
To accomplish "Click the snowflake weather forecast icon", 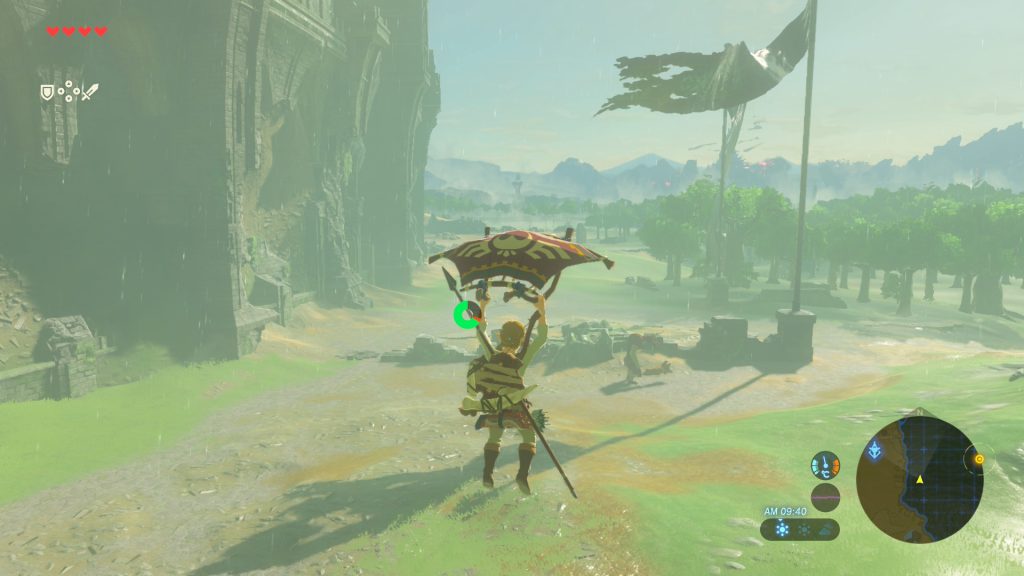I will click(783, 529).
